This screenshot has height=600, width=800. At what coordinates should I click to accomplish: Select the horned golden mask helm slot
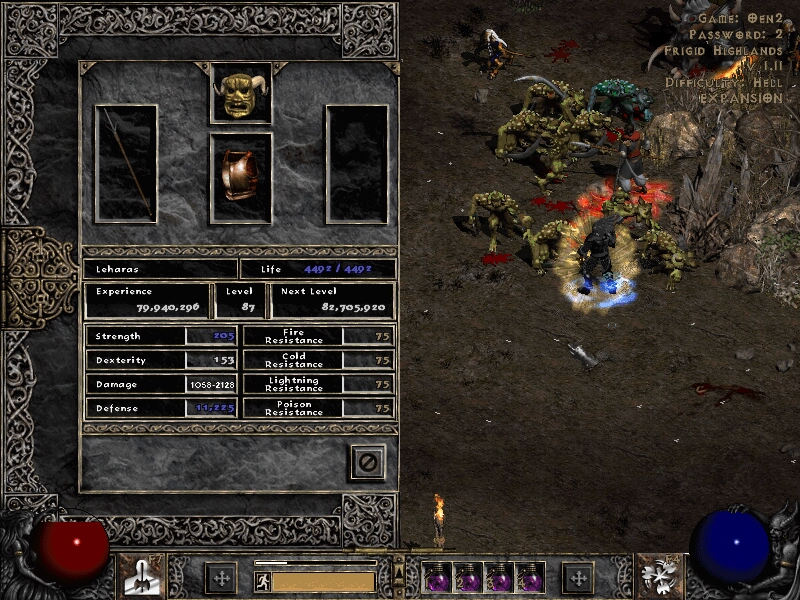pos(241,93)
